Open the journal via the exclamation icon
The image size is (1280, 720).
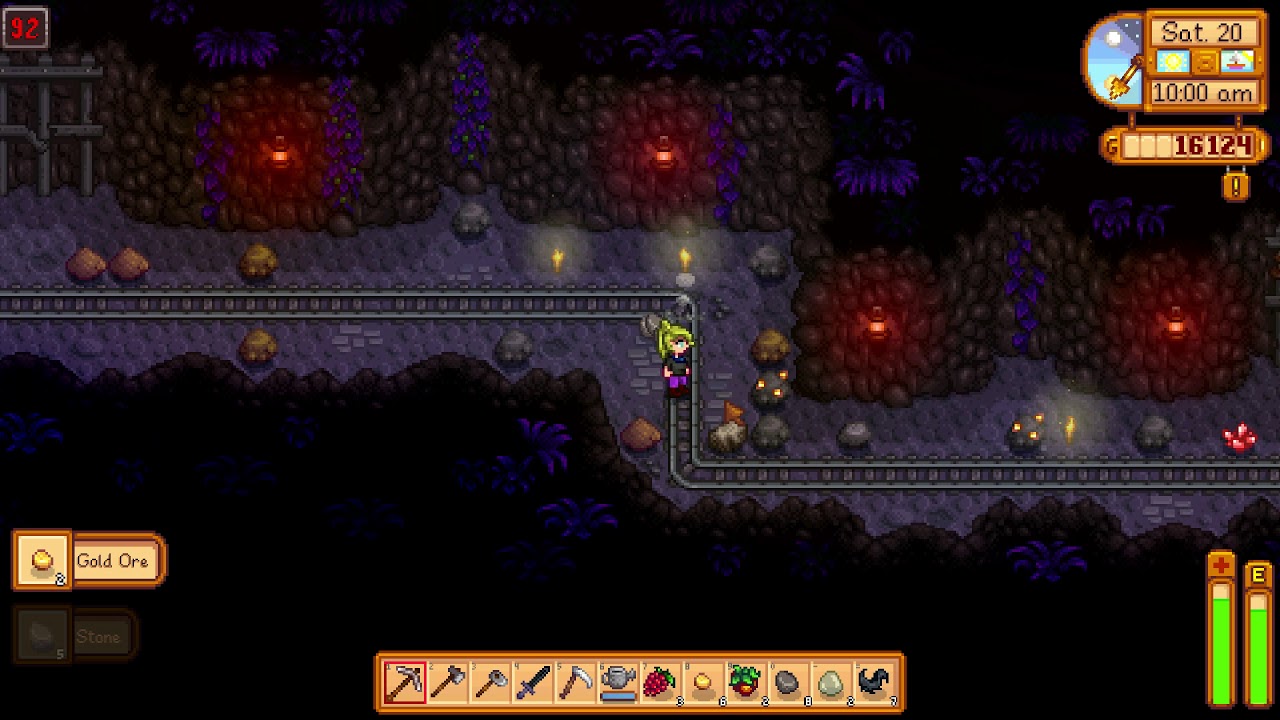pos(1236,186)
